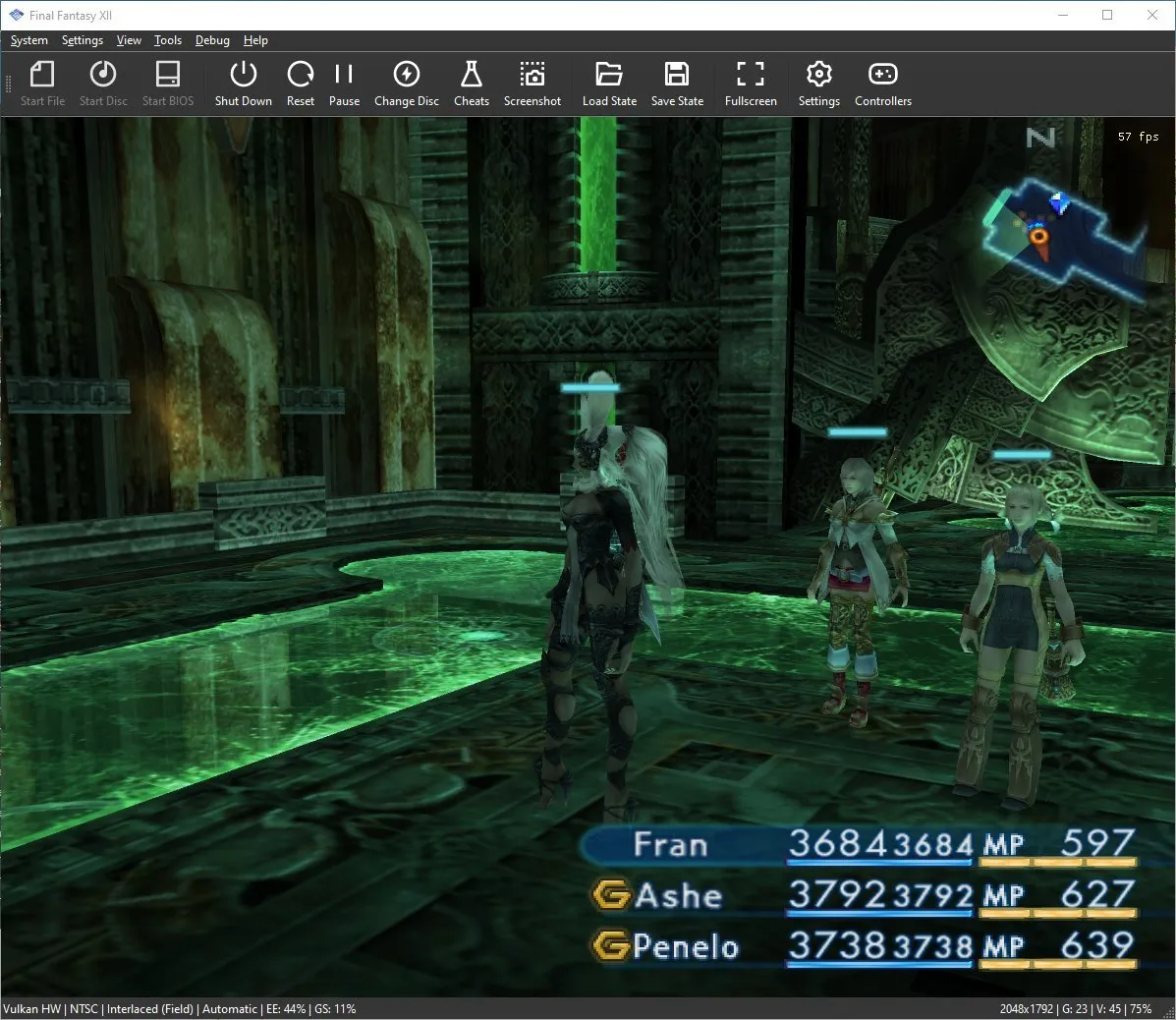Open the Cheats toolbar item
1176x1020 pixels.
[x=471, y=84]
